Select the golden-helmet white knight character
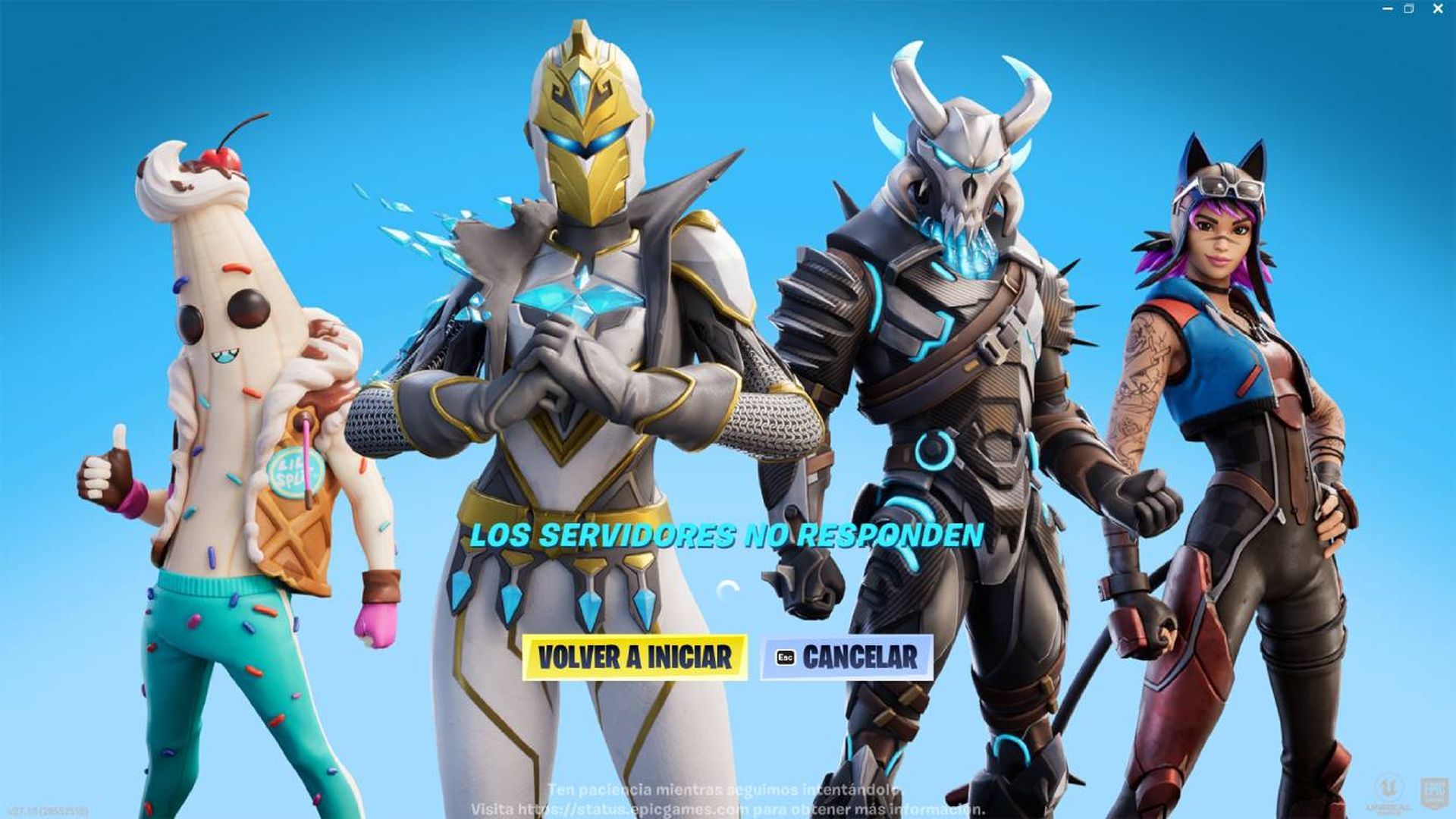This screenshot has width=1456, height=819. point(584,303)
